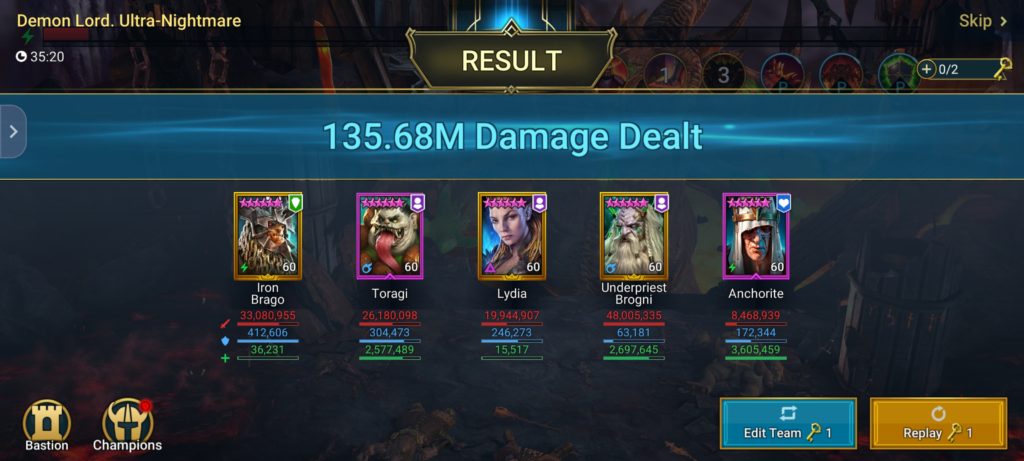Click the Edit Team button
The height and width of the screenshot is (461, 1024).
click(x=787, y=423)
